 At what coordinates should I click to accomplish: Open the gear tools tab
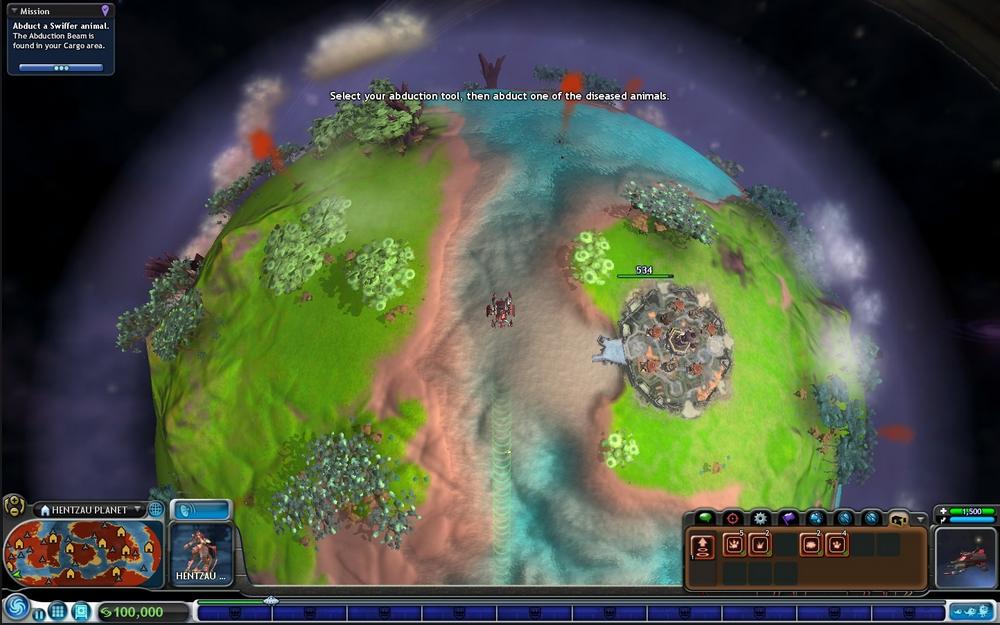[761, 518]
